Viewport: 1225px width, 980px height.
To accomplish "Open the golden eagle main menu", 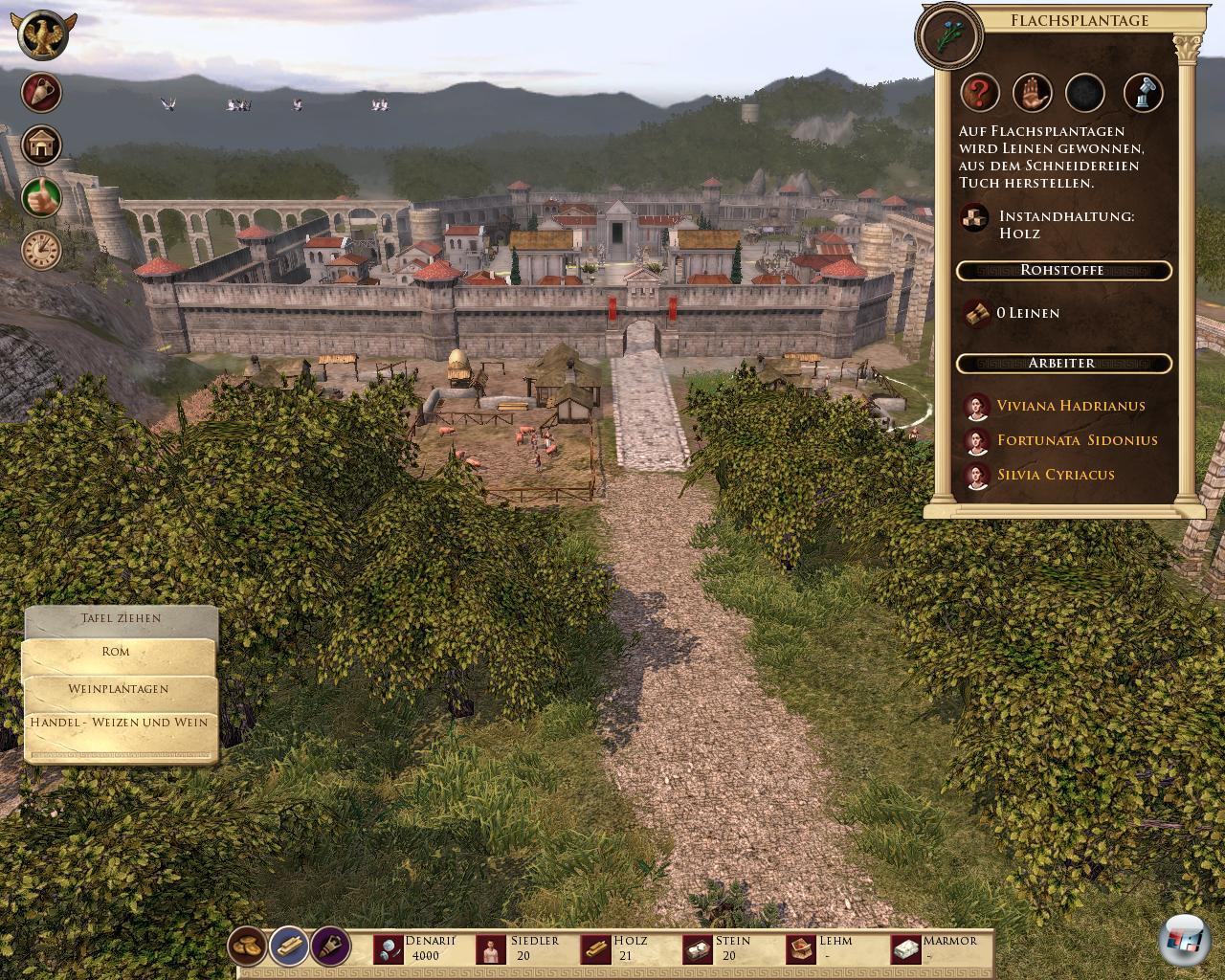I will tap(43, 37).
